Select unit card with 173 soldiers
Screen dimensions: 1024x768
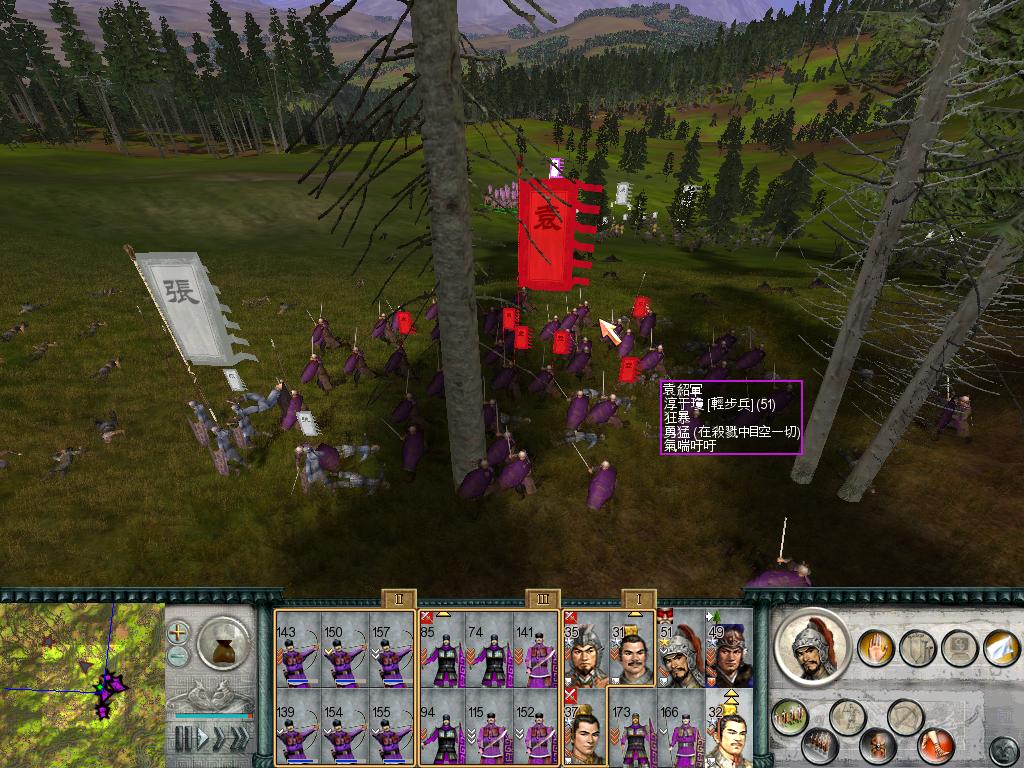click(x=632, y=727)
